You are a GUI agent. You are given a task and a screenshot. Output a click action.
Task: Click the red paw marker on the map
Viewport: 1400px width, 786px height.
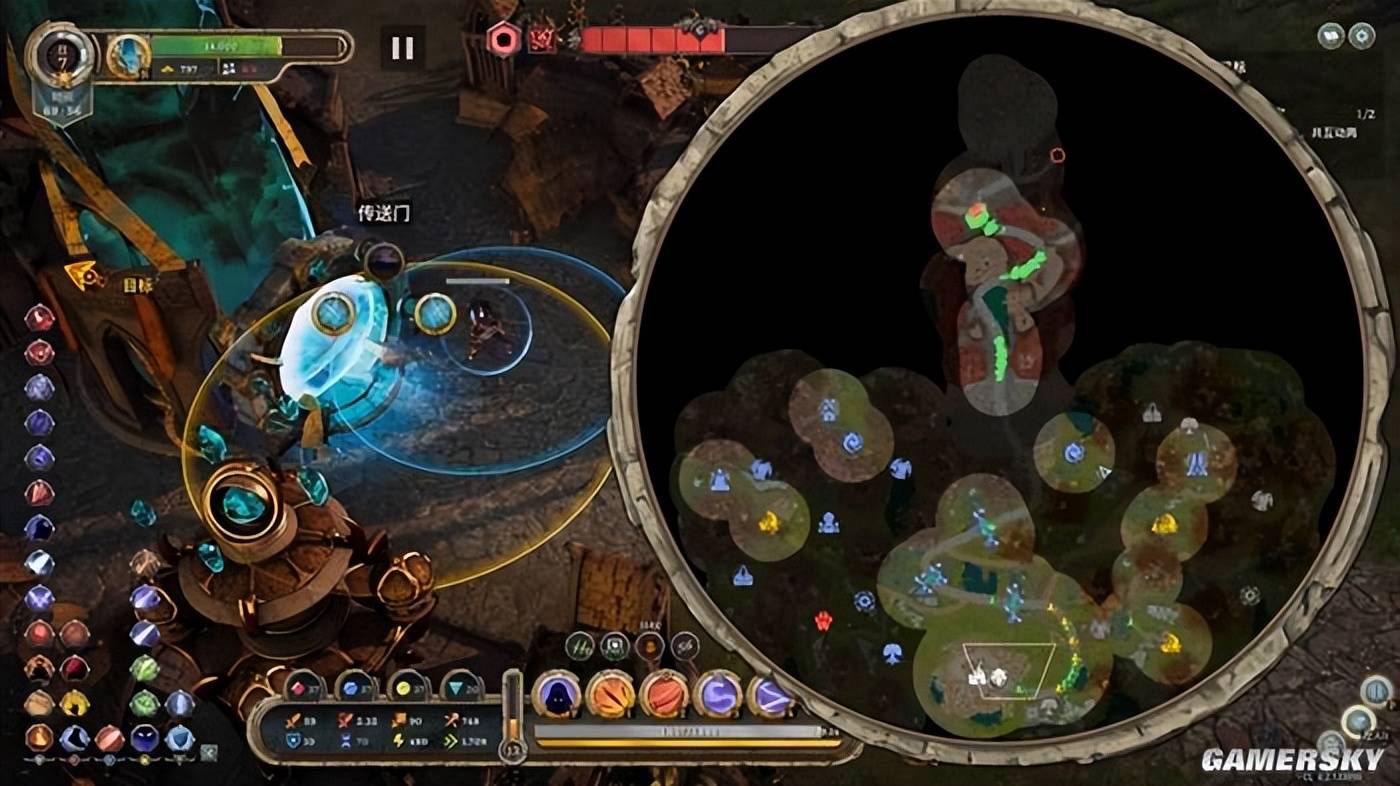click(x=823, y=620)
